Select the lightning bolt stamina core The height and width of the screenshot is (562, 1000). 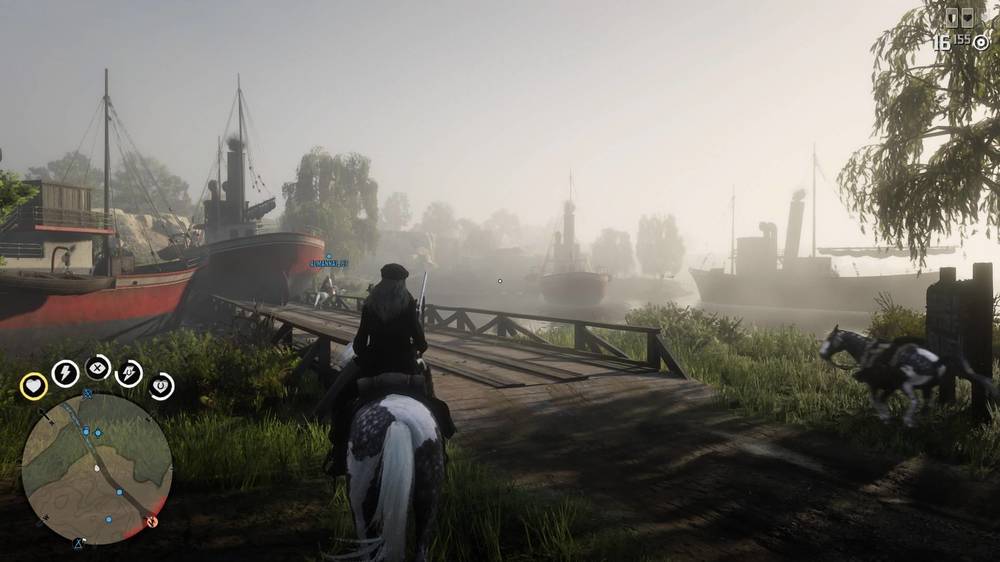coord(65,373)
